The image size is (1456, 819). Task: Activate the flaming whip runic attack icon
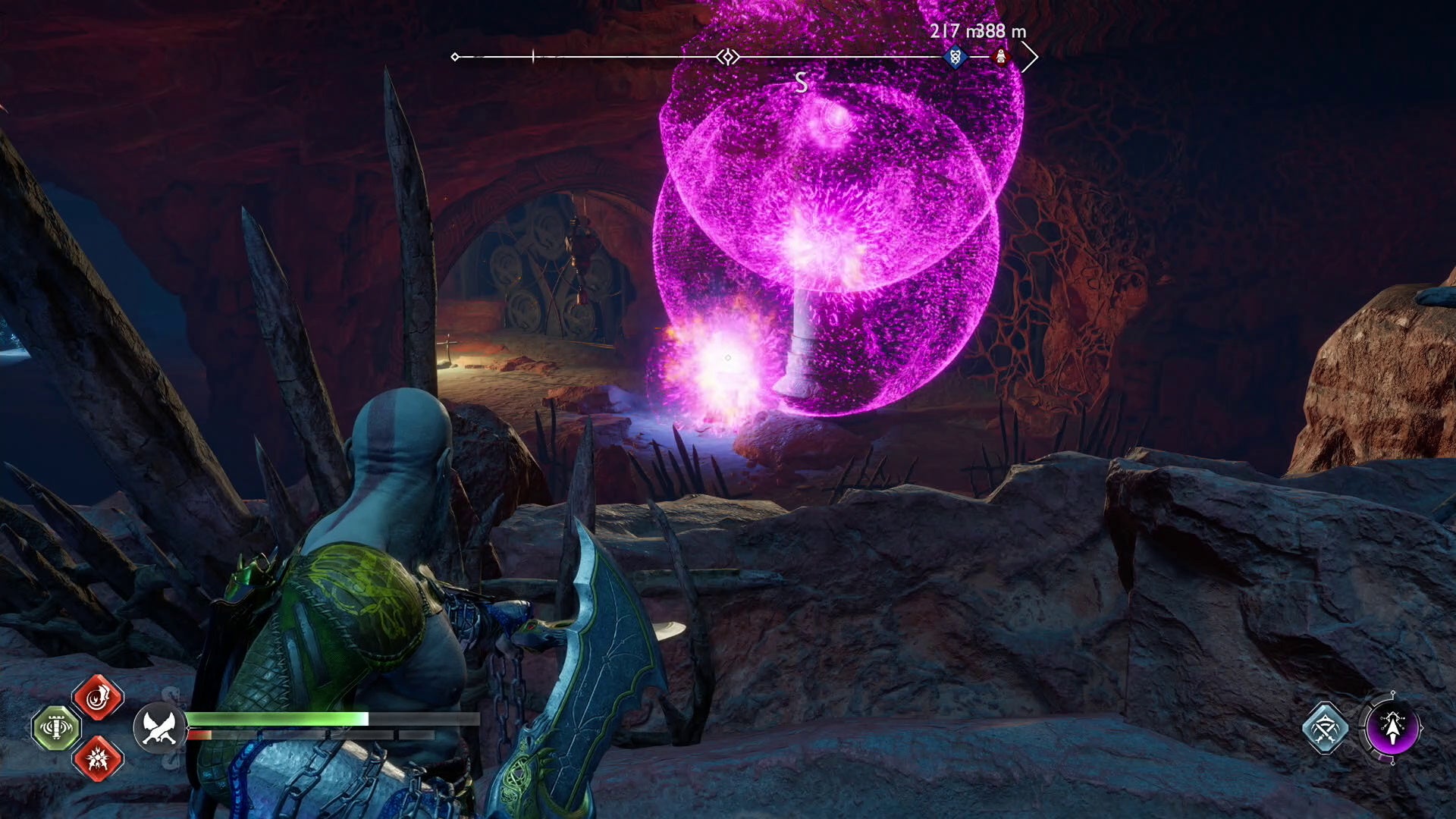[x=99, y=698]
